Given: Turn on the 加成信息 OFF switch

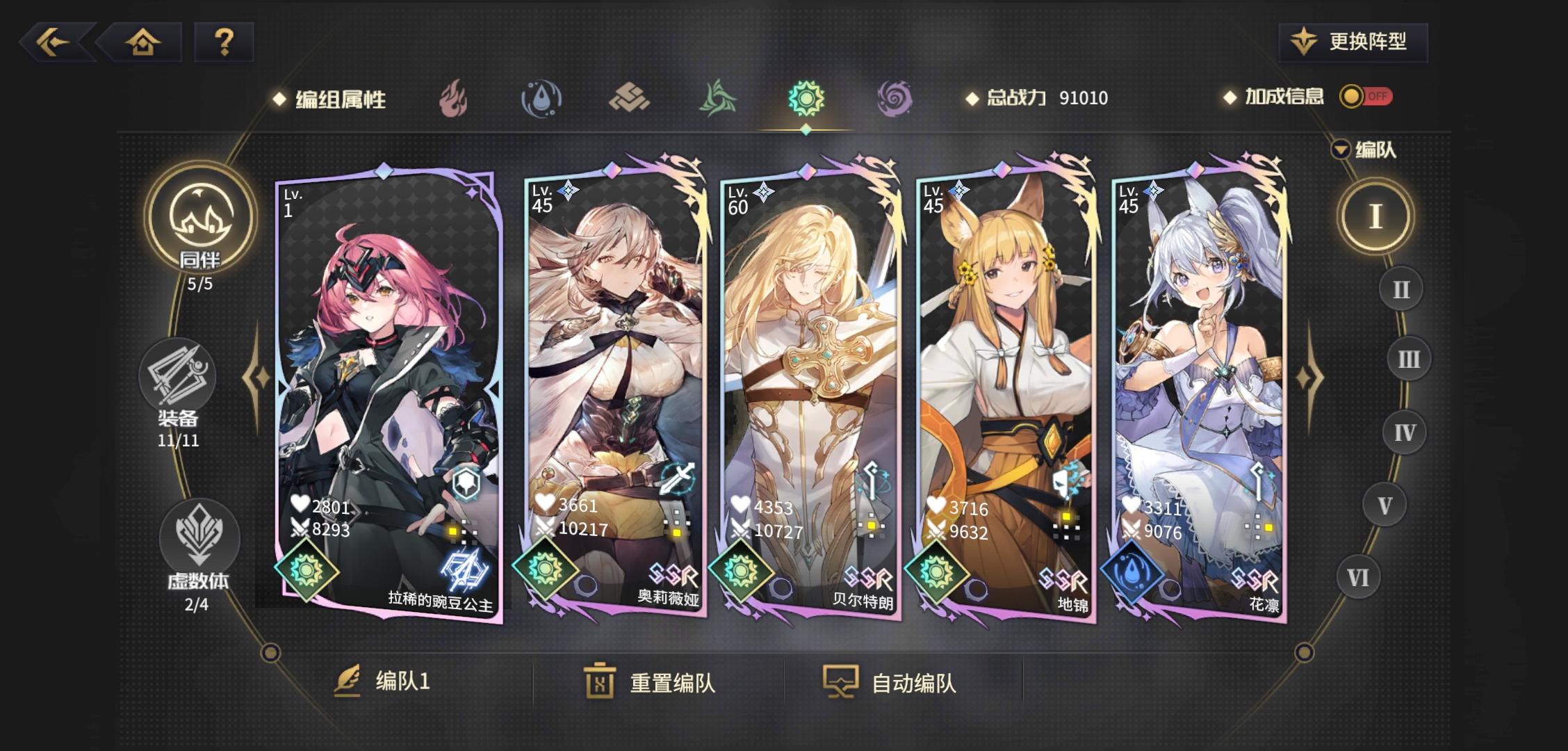Looking at the screenshot, I should 1368,97.
